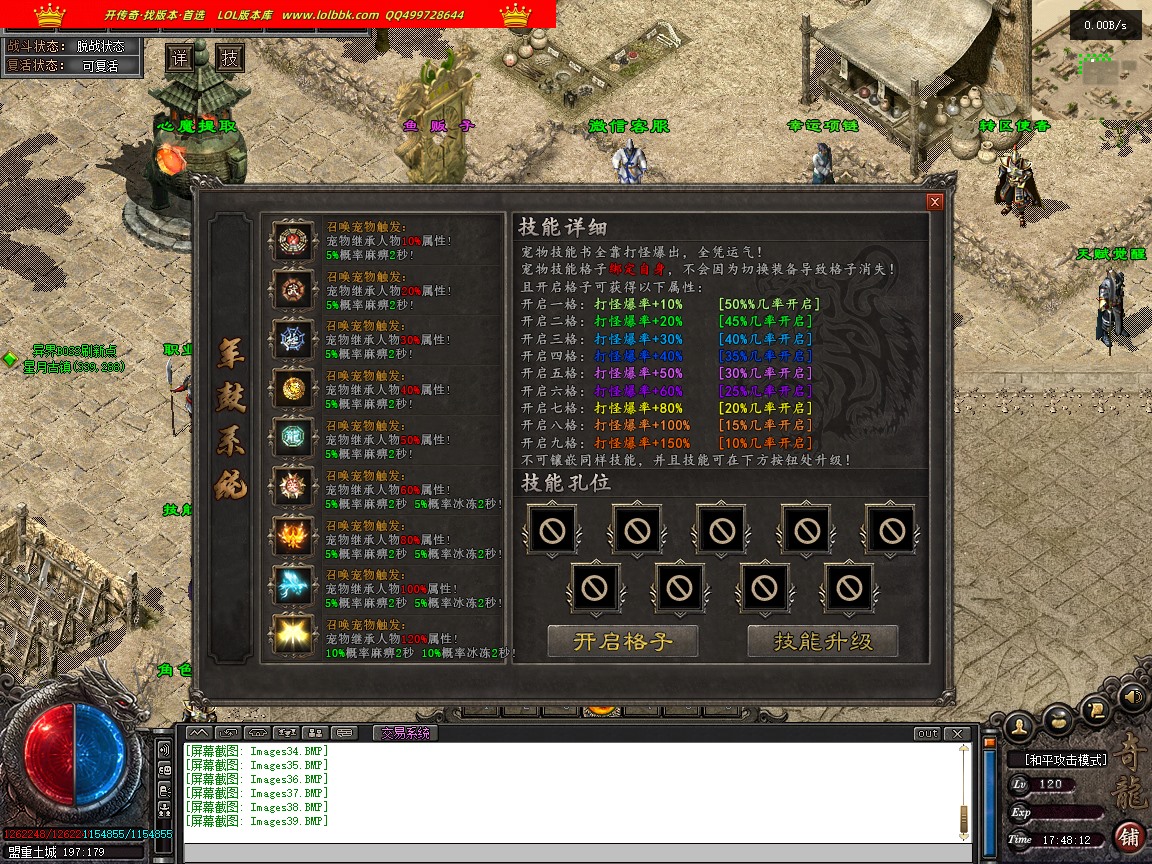Open the character portrait icon
This screenshot has height=864, width=1152.
[x=1019, y=722]
